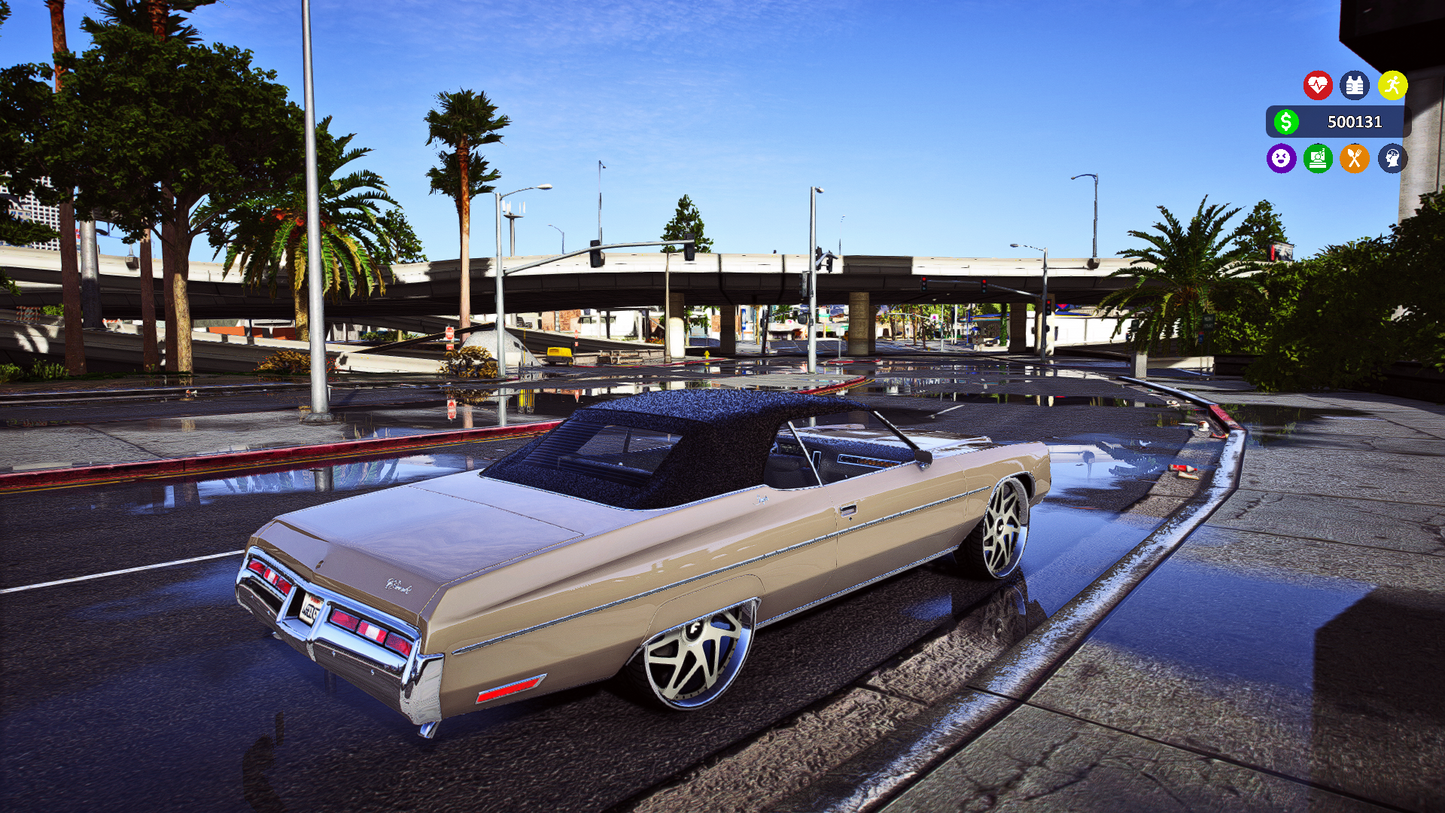Open the purple laughing emoji mood icon
The image size is (1445, 813).
[1281, 159]
